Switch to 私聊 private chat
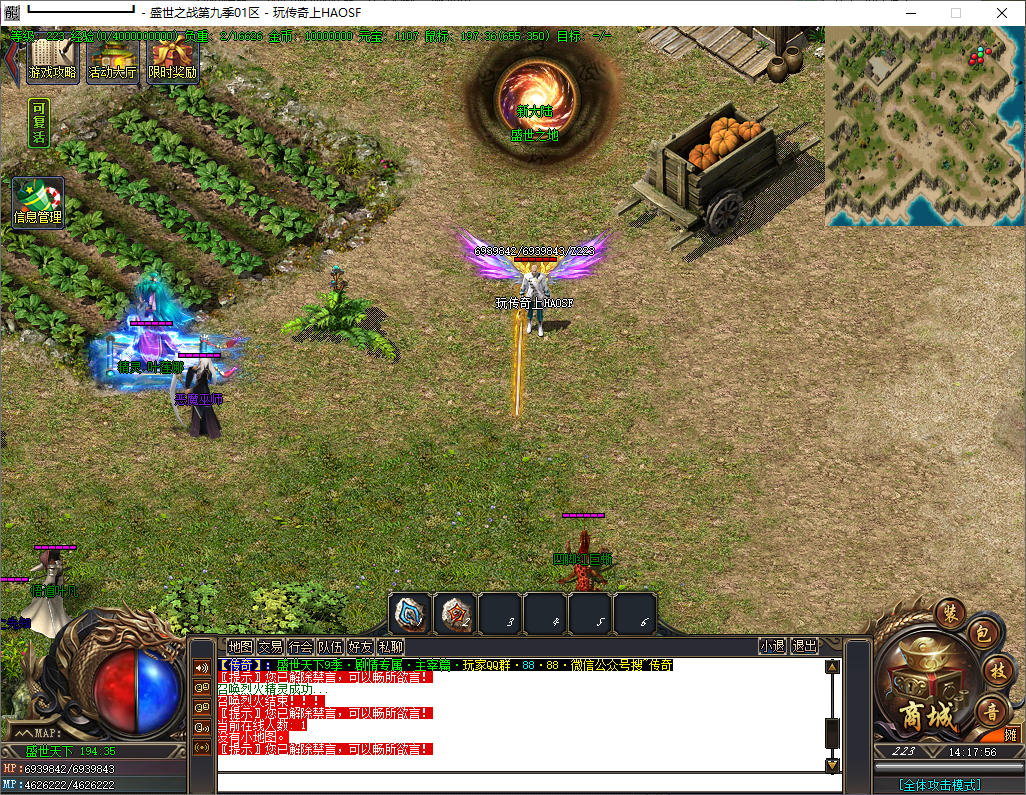The image size is (1026, 795). pyautogui.click(x=390, y=647)
